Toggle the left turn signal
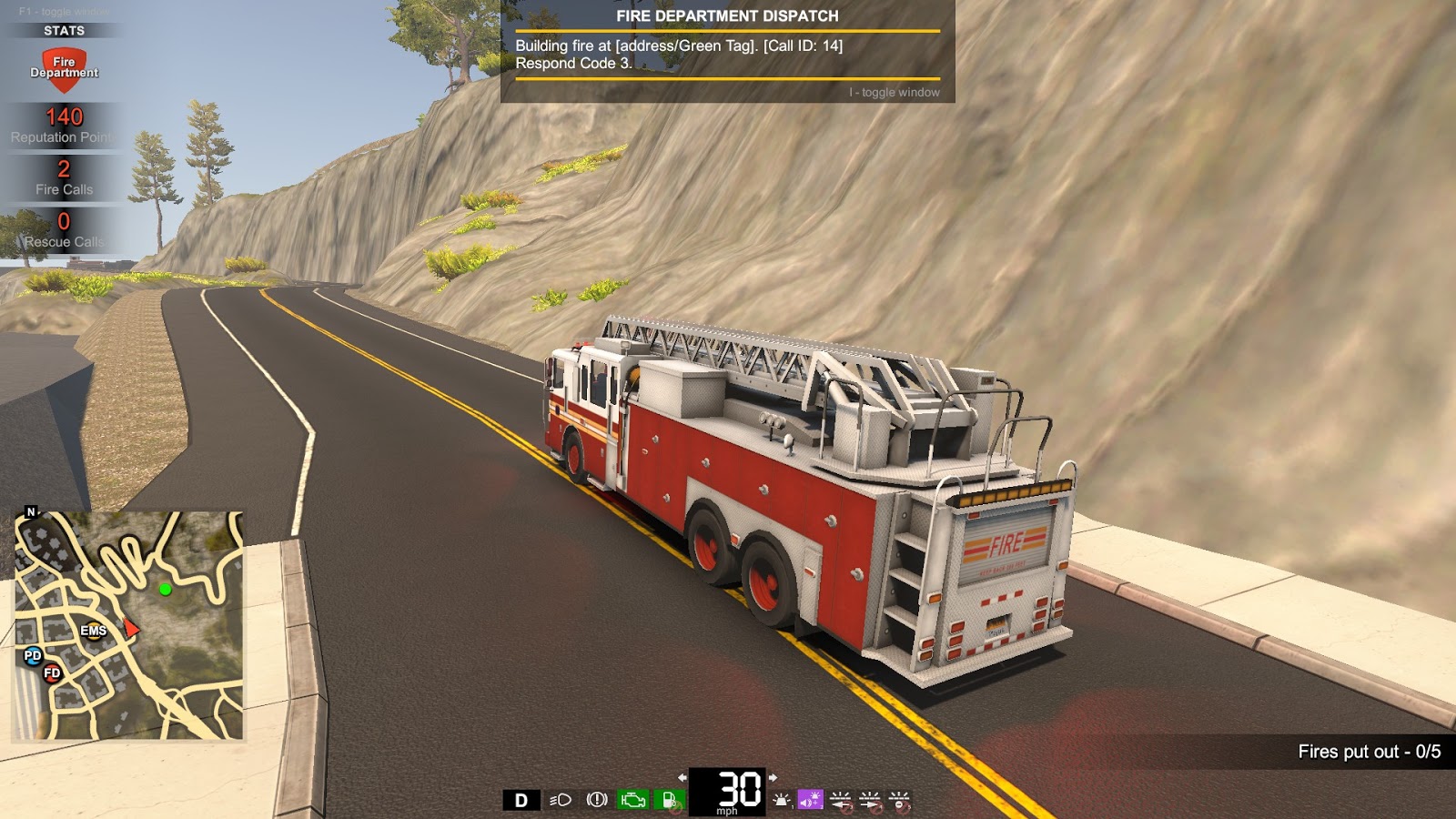1456x819 pixels. click(840, 802)
